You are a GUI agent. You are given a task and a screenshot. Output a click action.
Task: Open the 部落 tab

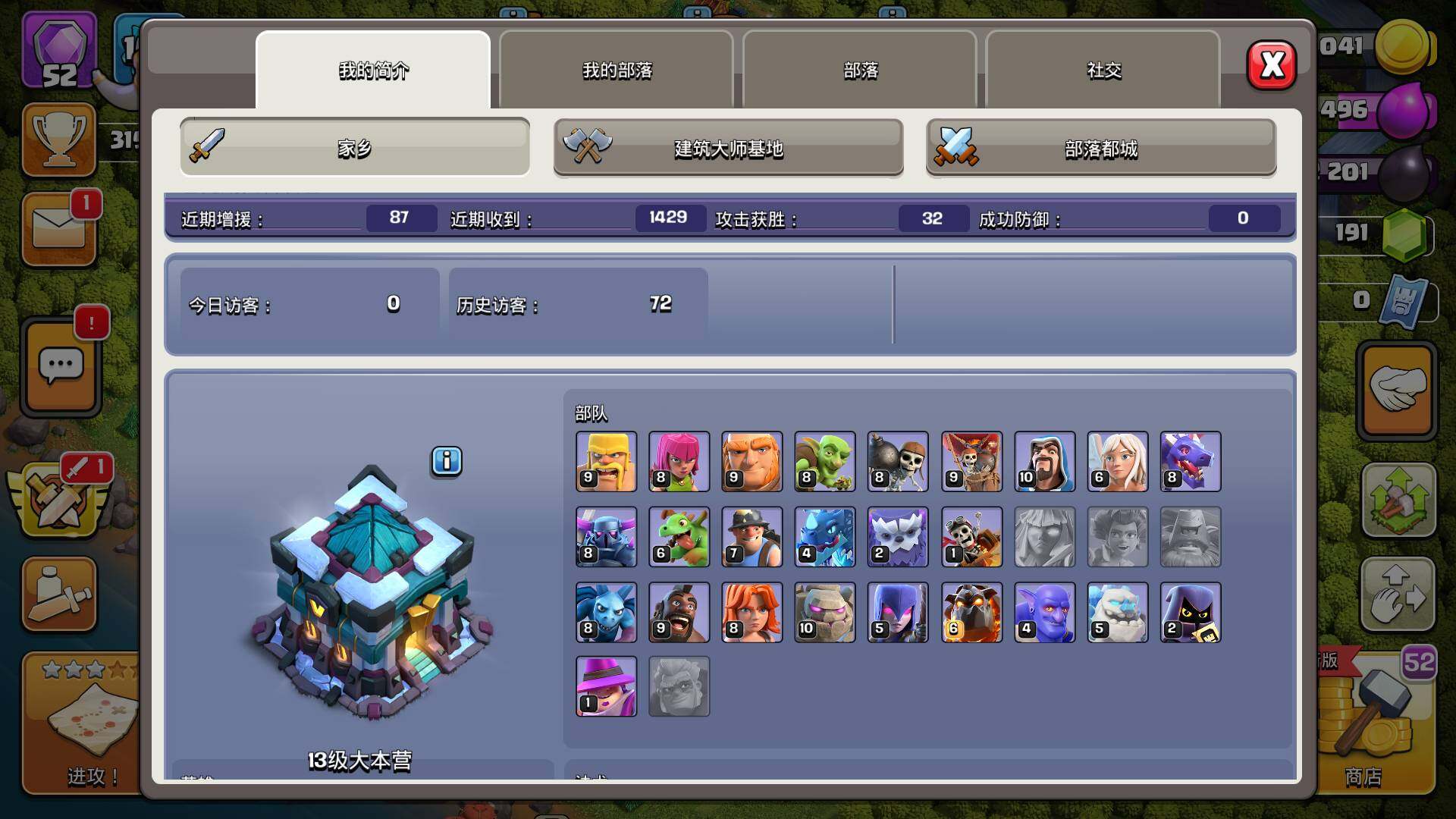click(860, 70)
